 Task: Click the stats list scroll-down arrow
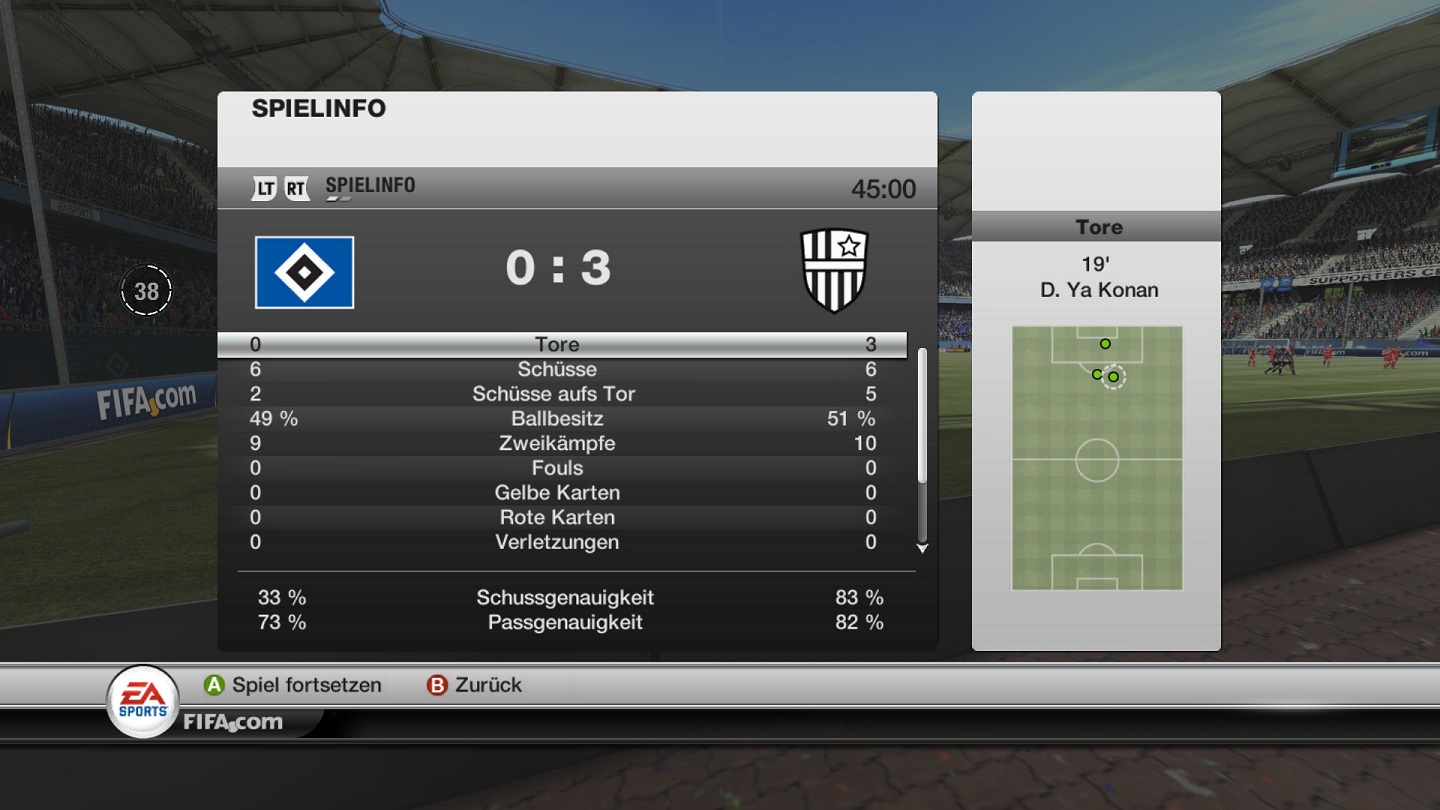click(x=922, y=548)
